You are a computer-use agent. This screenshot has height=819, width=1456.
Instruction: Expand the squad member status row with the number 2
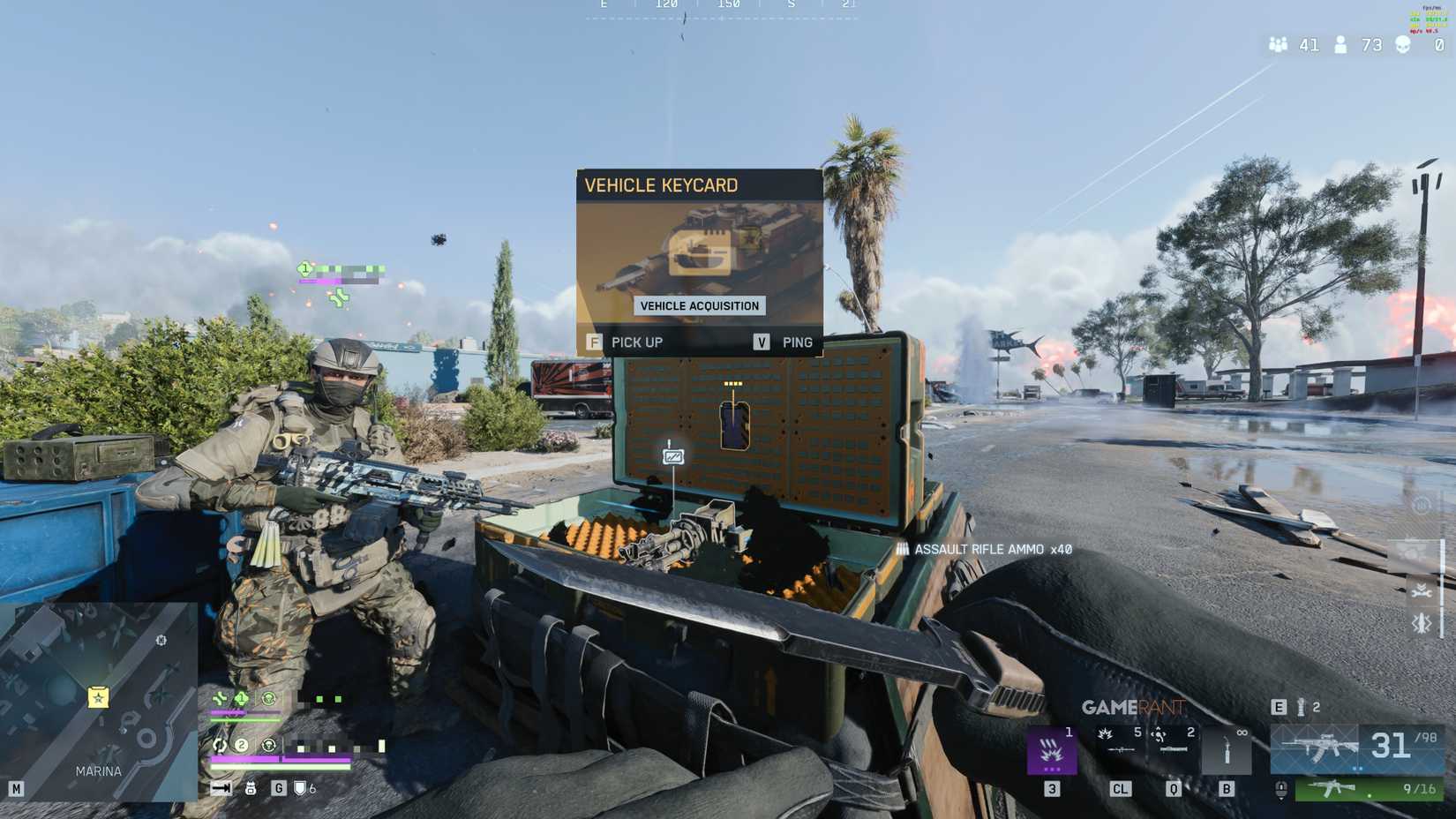[x=241, y=746]
